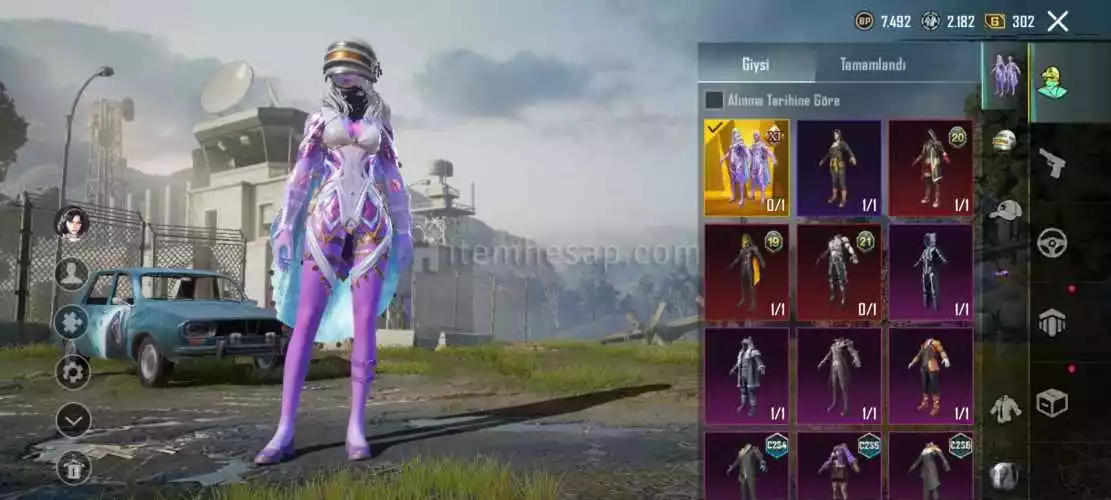Open the Tamamlandı tab

tap(872, 65)
